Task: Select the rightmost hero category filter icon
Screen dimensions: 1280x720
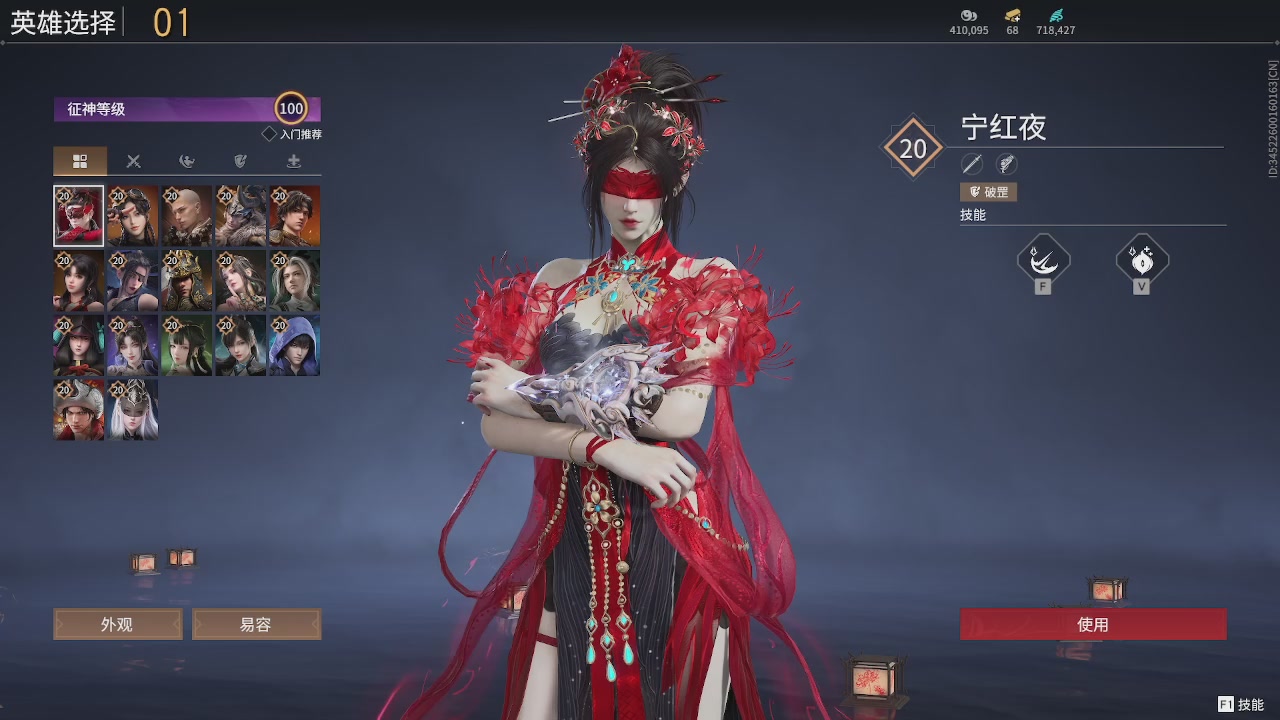Action: (x=294, y=161)
